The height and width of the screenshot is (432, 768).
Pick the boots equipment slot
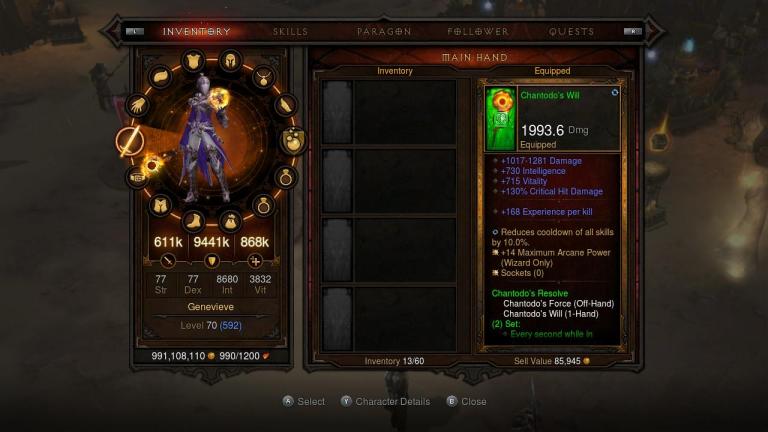click(x=195, y=219)
